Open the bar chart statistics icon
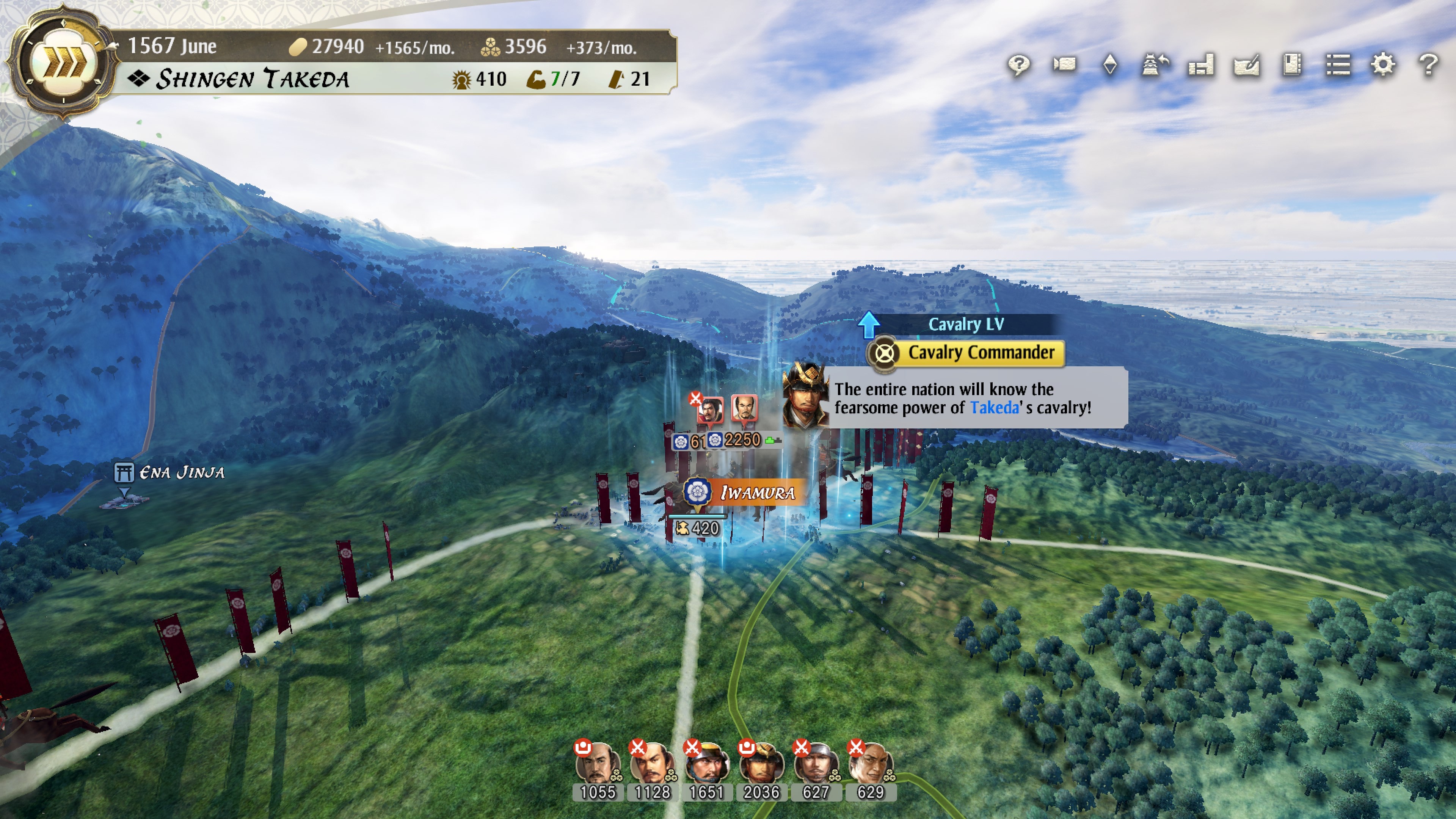Screen dimensions: 1456x819 coord(1201,64)
